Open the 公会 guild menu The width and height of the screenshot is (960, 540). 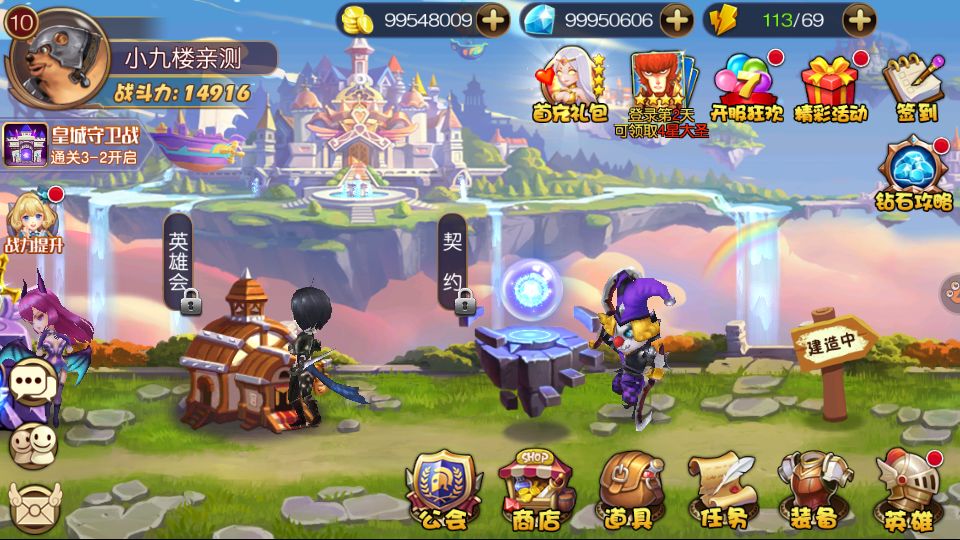442,490
